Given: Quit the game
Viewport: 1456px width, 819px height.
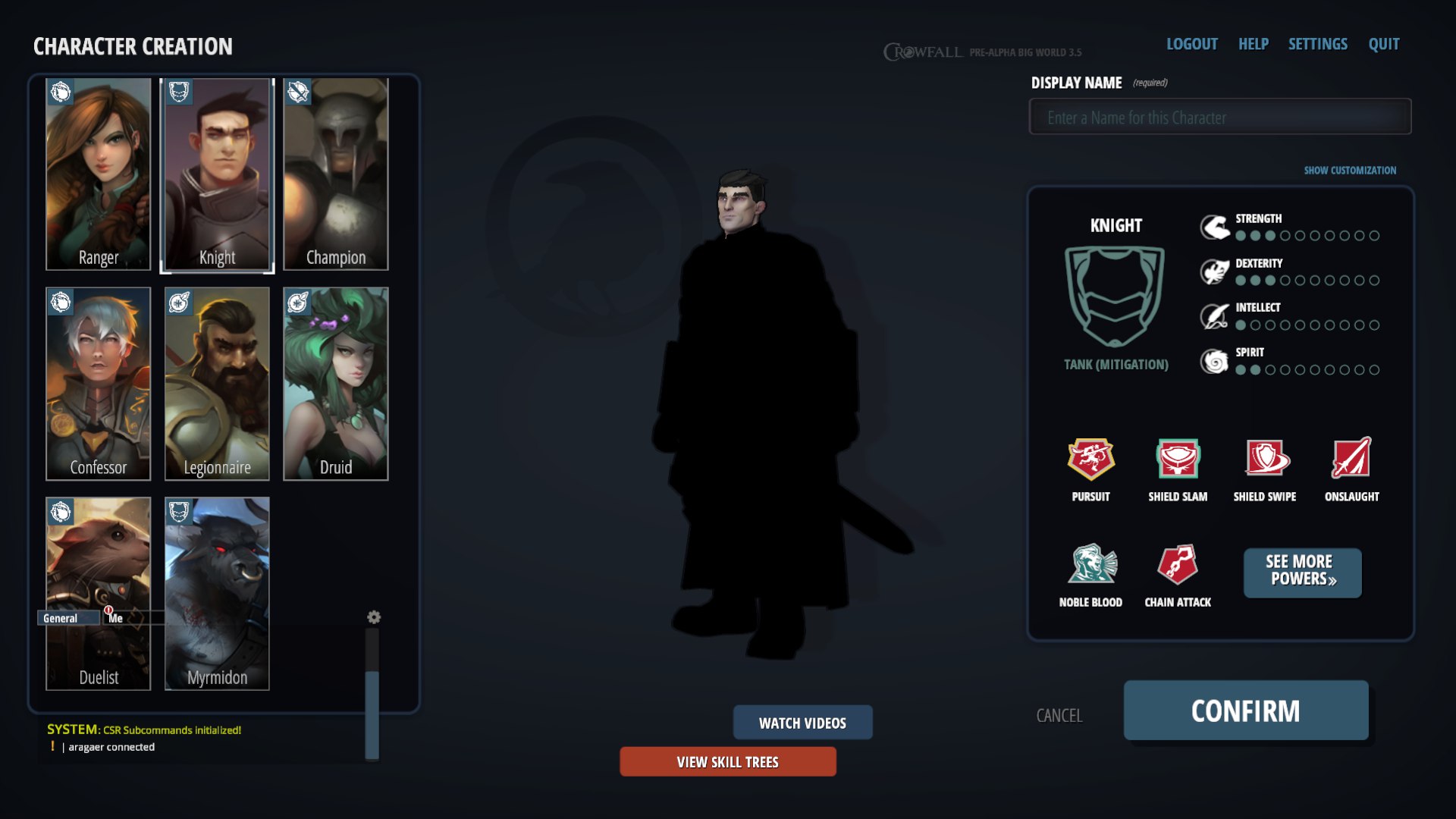Looking at the screenshot, I should coord(1383,44).
